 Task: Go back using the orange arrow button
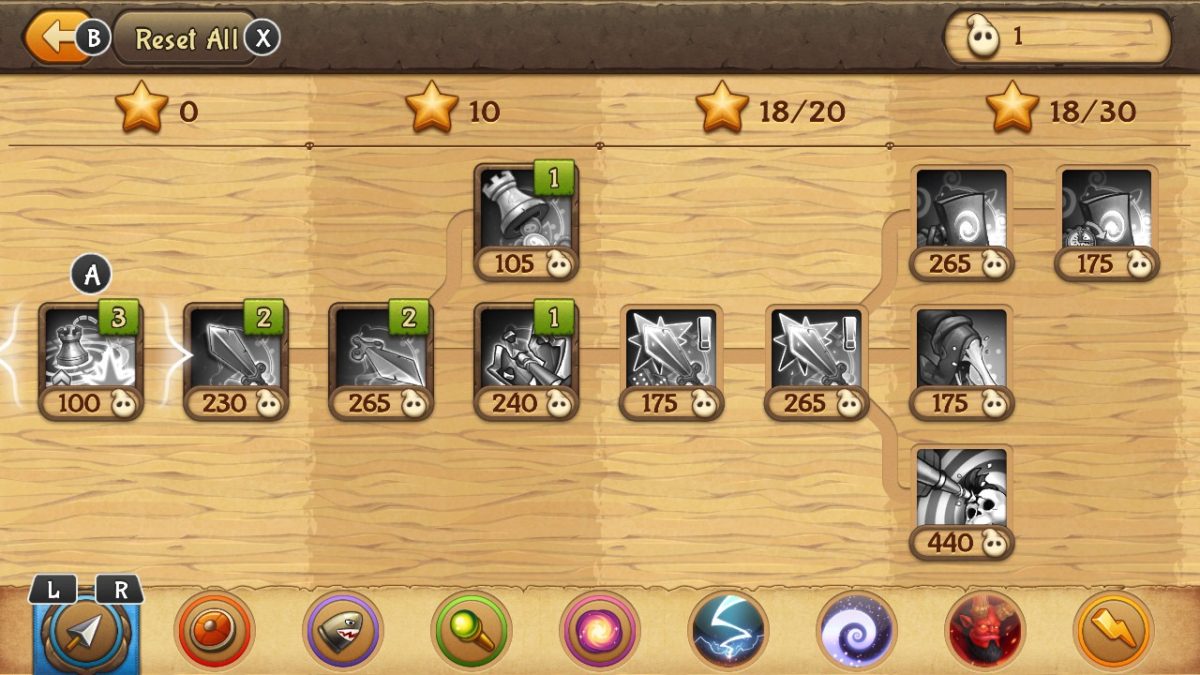(52, 38)
